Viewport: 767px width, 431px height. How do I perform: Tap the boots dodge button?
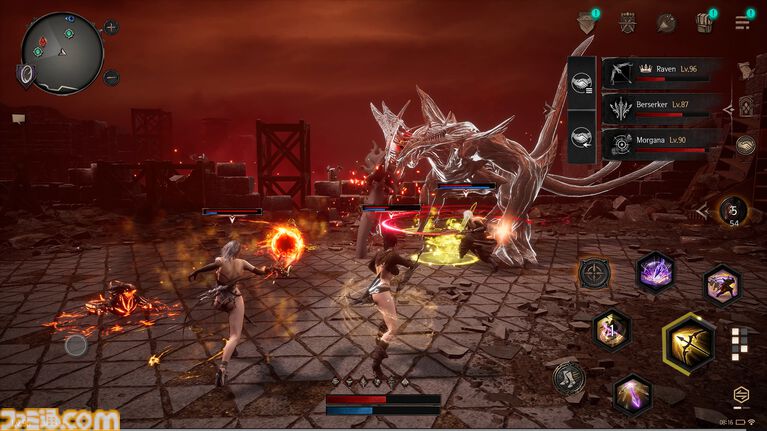pyautogui.click(x=569, y=378)
